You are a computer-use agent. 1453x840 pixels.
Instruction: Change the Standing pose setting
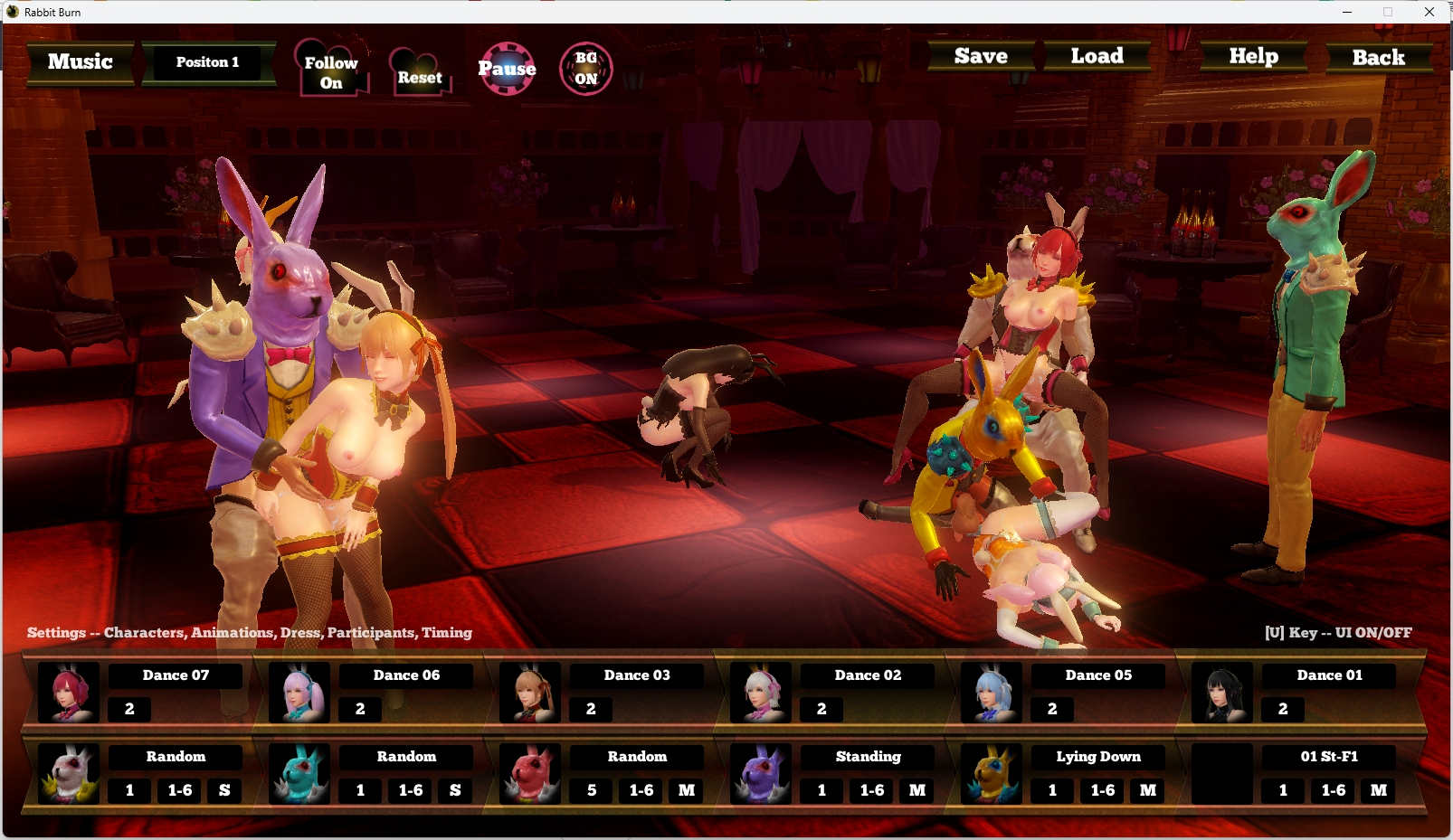point(868,757)
